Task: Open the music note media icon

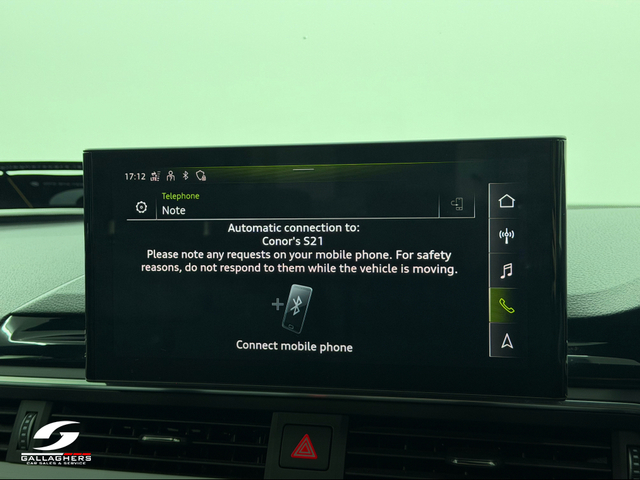Action: [506, 270]
